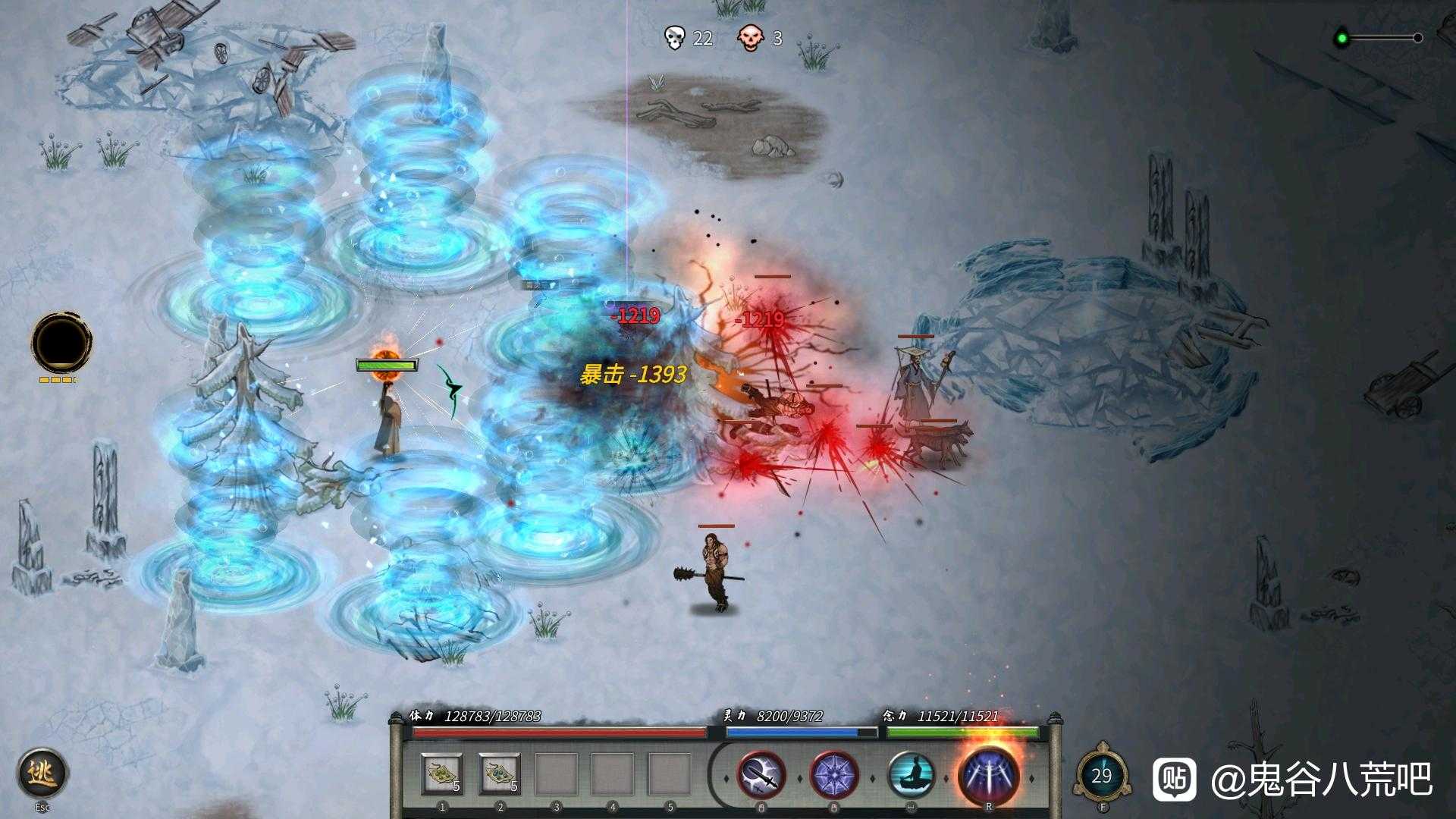Image resolution: width=1456 pixels, height=819 pixels.
Task: Click the black circular gauge orb
Action: [61, 342]
